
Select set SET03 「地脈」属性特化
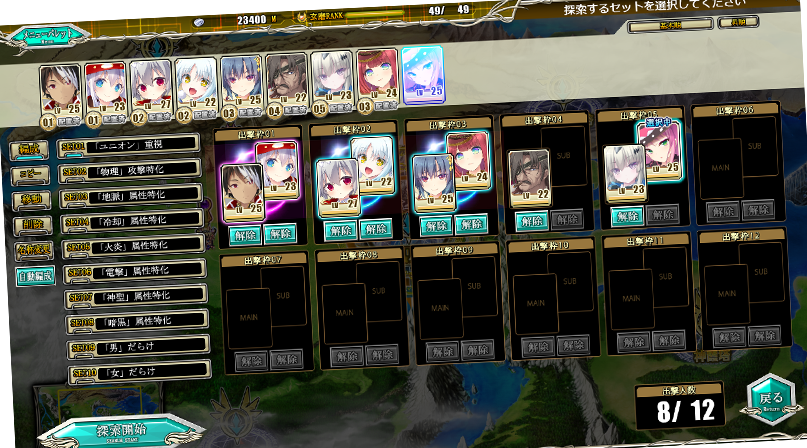[132, 195]
